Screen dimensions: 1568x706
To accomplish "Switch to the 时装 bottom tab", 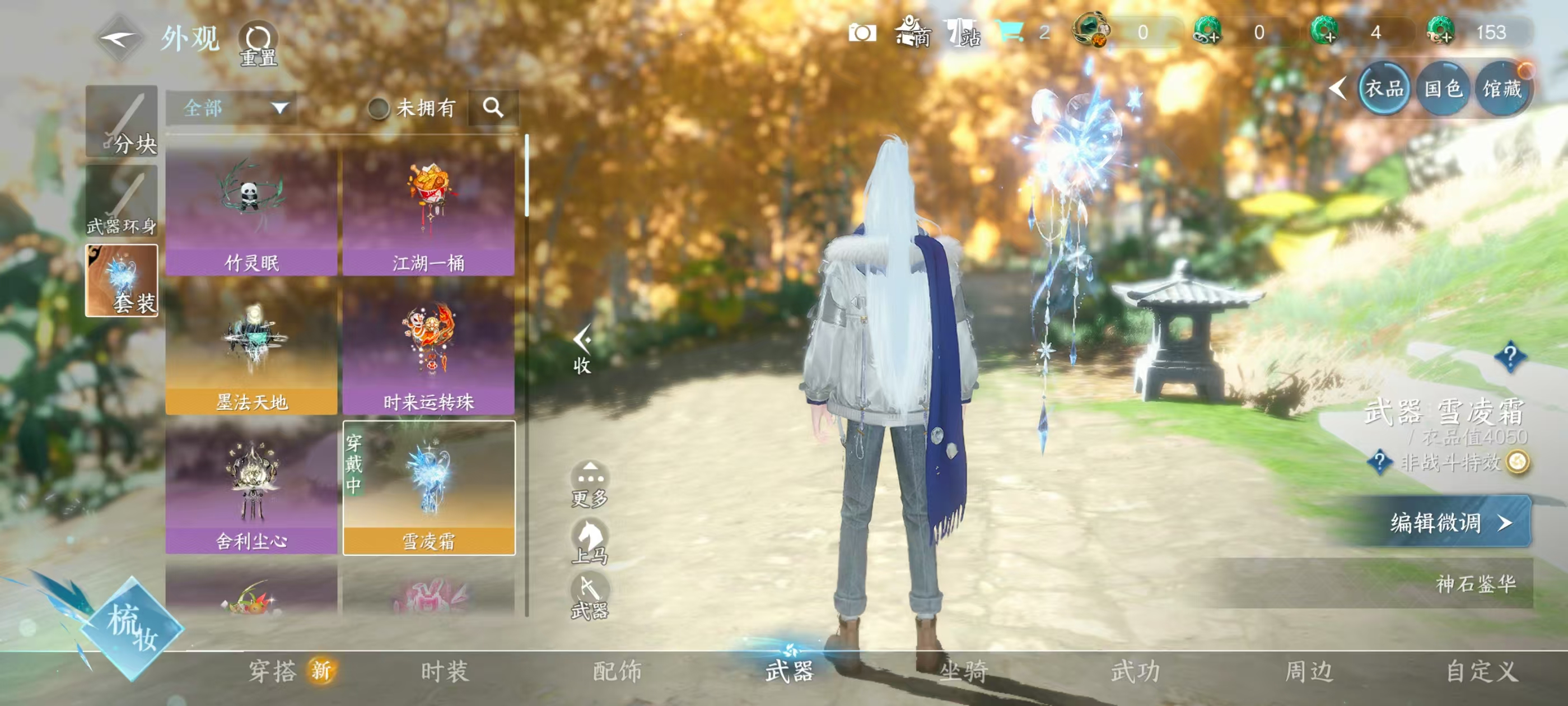I will click(445, 671).
